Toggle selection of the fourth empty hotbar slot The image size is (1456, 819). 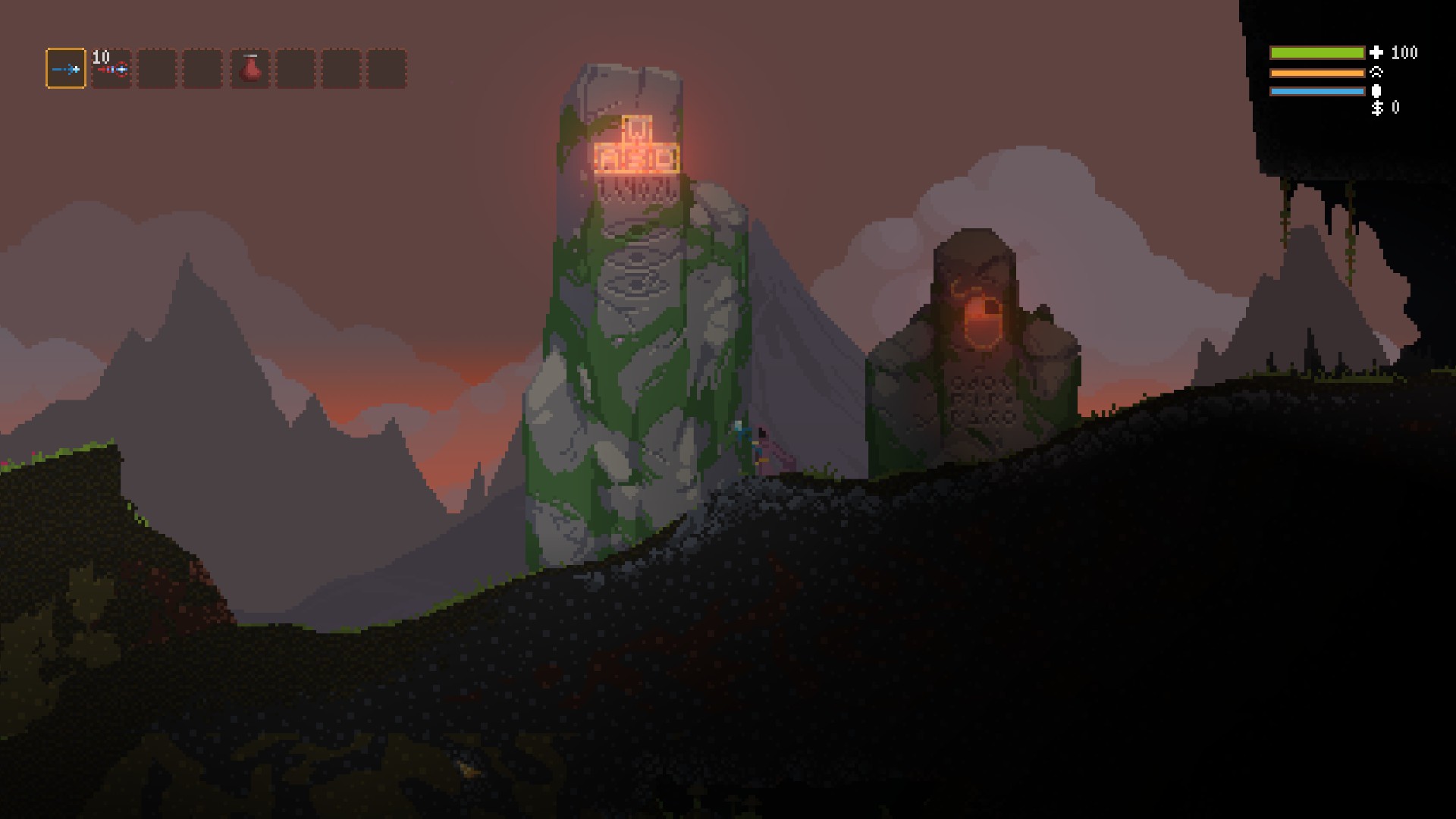coord(202,70)
